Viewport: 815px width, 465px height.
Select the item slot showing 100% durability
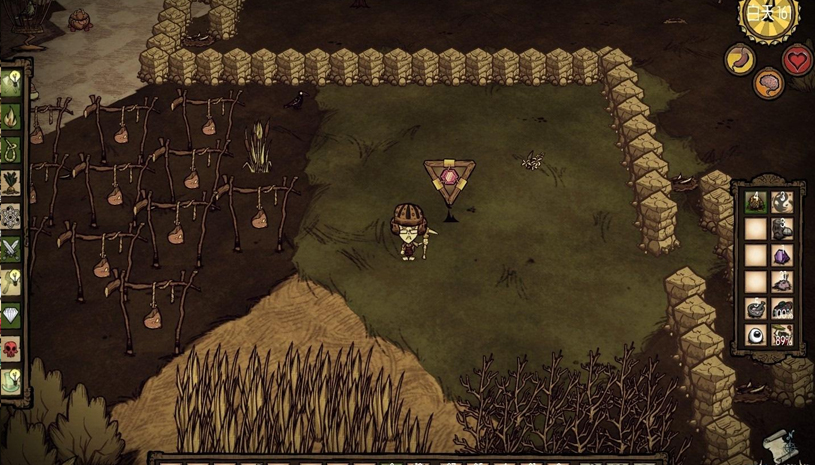(x=782, y=309)
